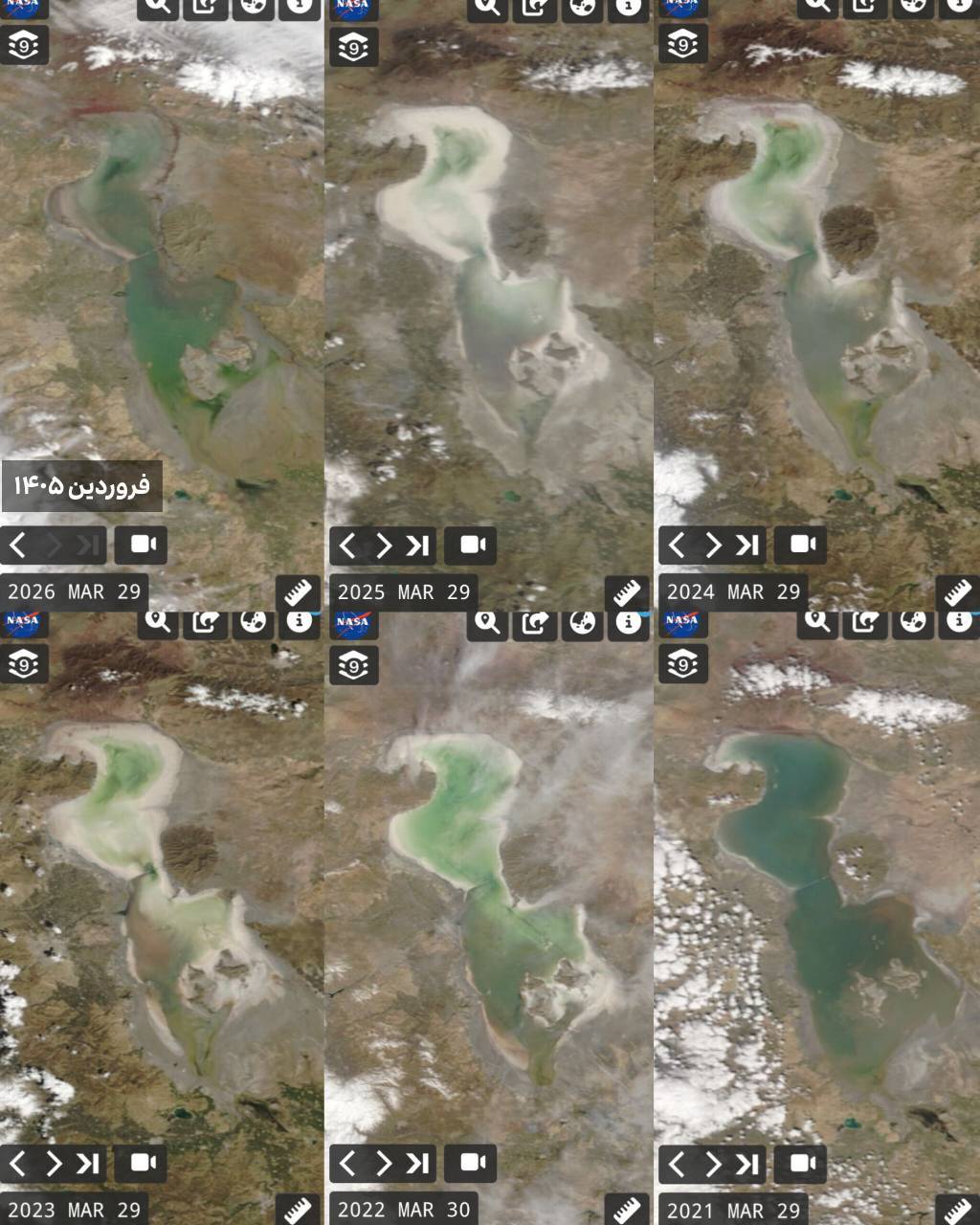This screenshot has width=980, height=1225.
Task: Click the location search icon in 2023 panel
Action: click(159, 622)
